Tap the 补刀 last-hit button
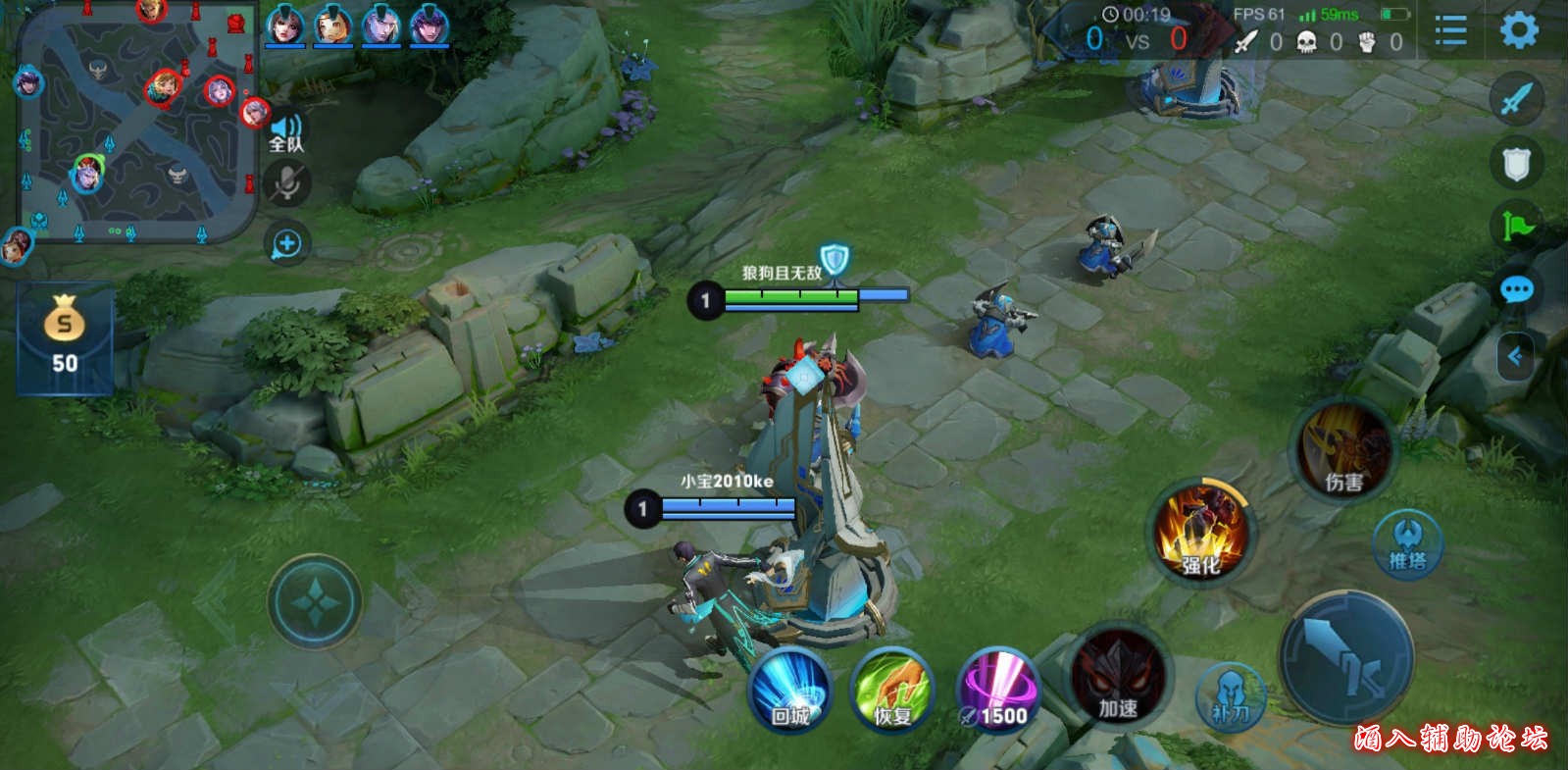Image resolution: width=1568 pixels, height=770 pixels. pos(1231,696)
